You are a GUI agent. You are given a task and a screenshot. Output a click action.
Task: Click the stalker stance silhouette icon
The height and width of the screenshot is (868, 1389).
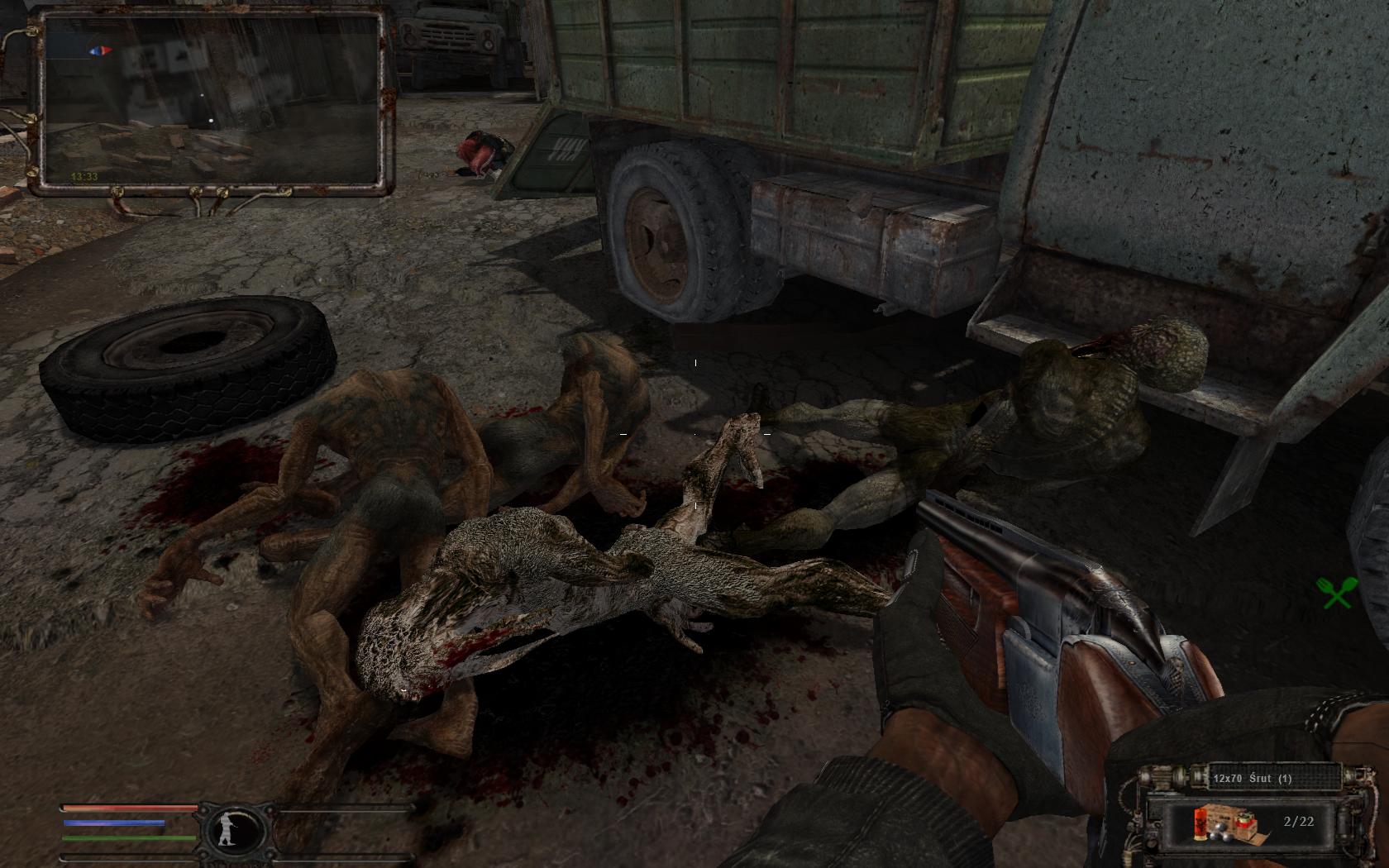tap(229, 828)
